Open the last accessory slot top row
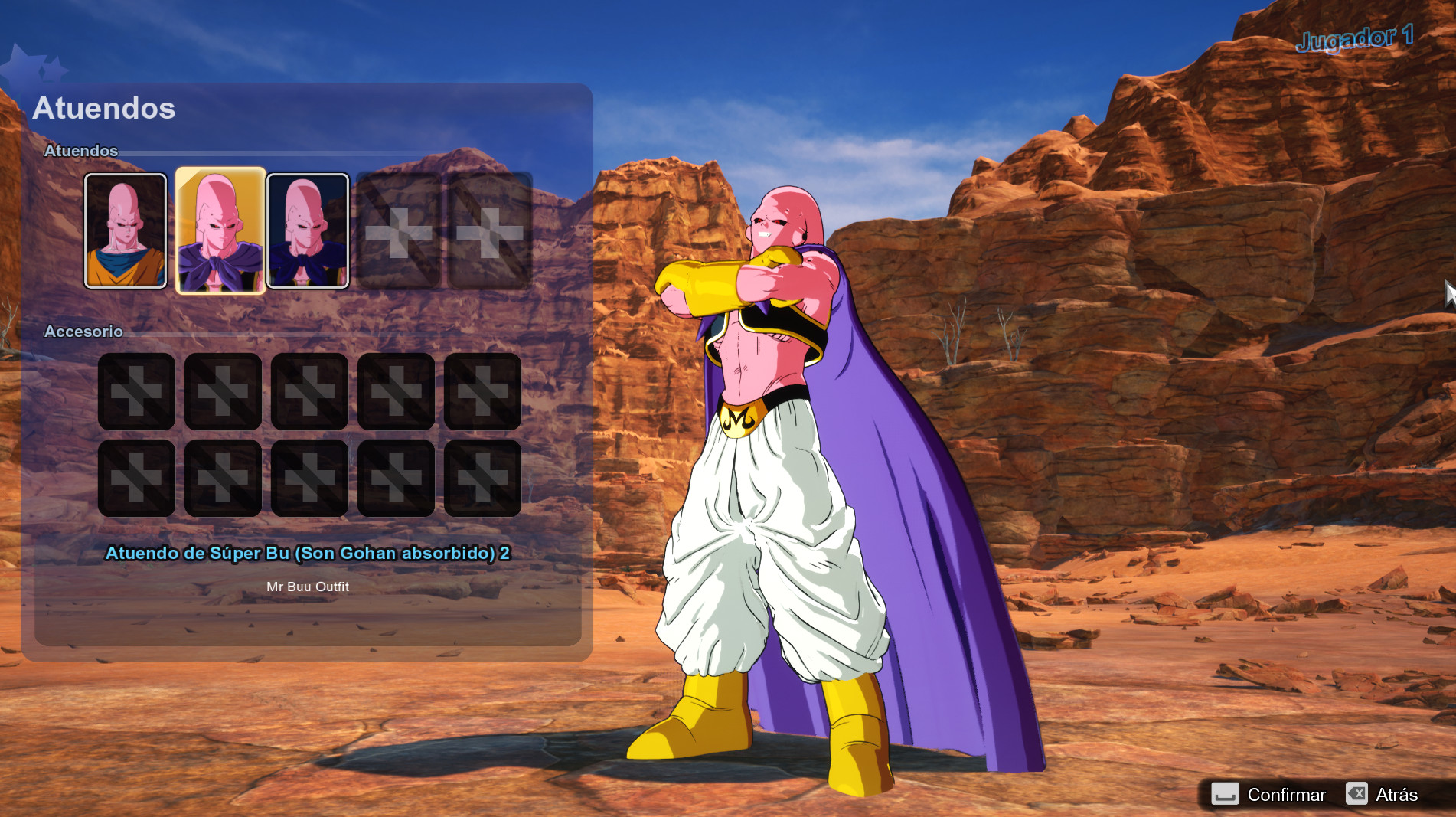 [482, 392]
